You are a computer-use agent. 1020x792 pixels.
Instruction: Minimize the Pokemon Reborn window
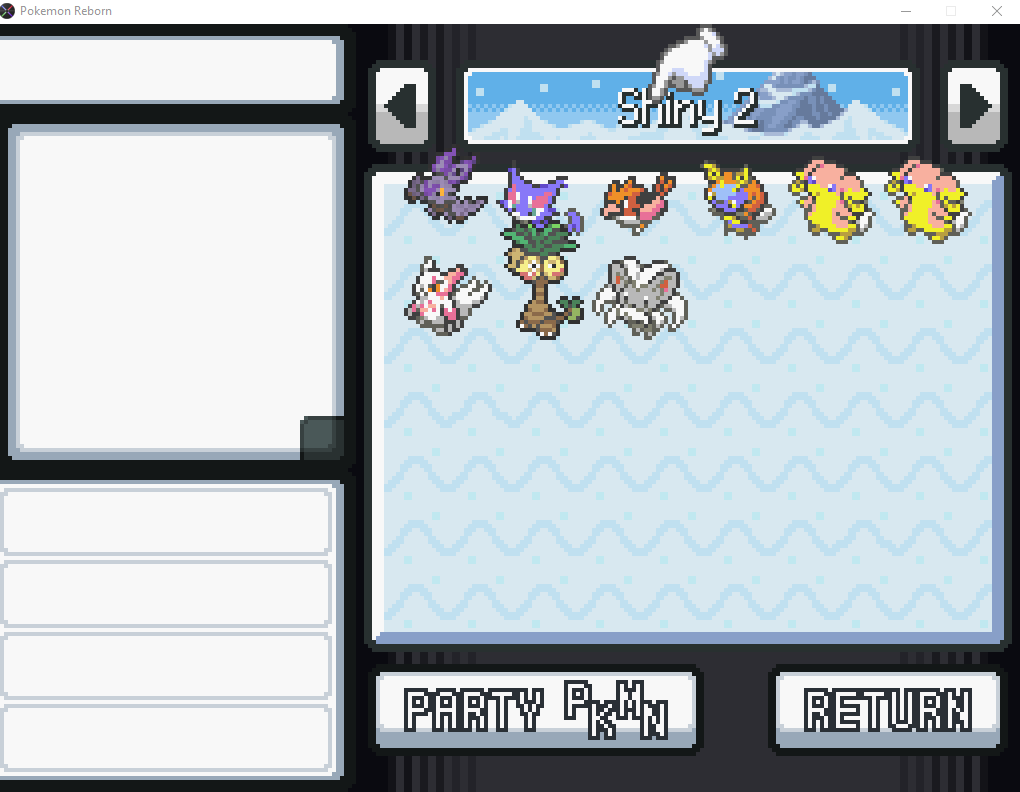tap(906, 11)
